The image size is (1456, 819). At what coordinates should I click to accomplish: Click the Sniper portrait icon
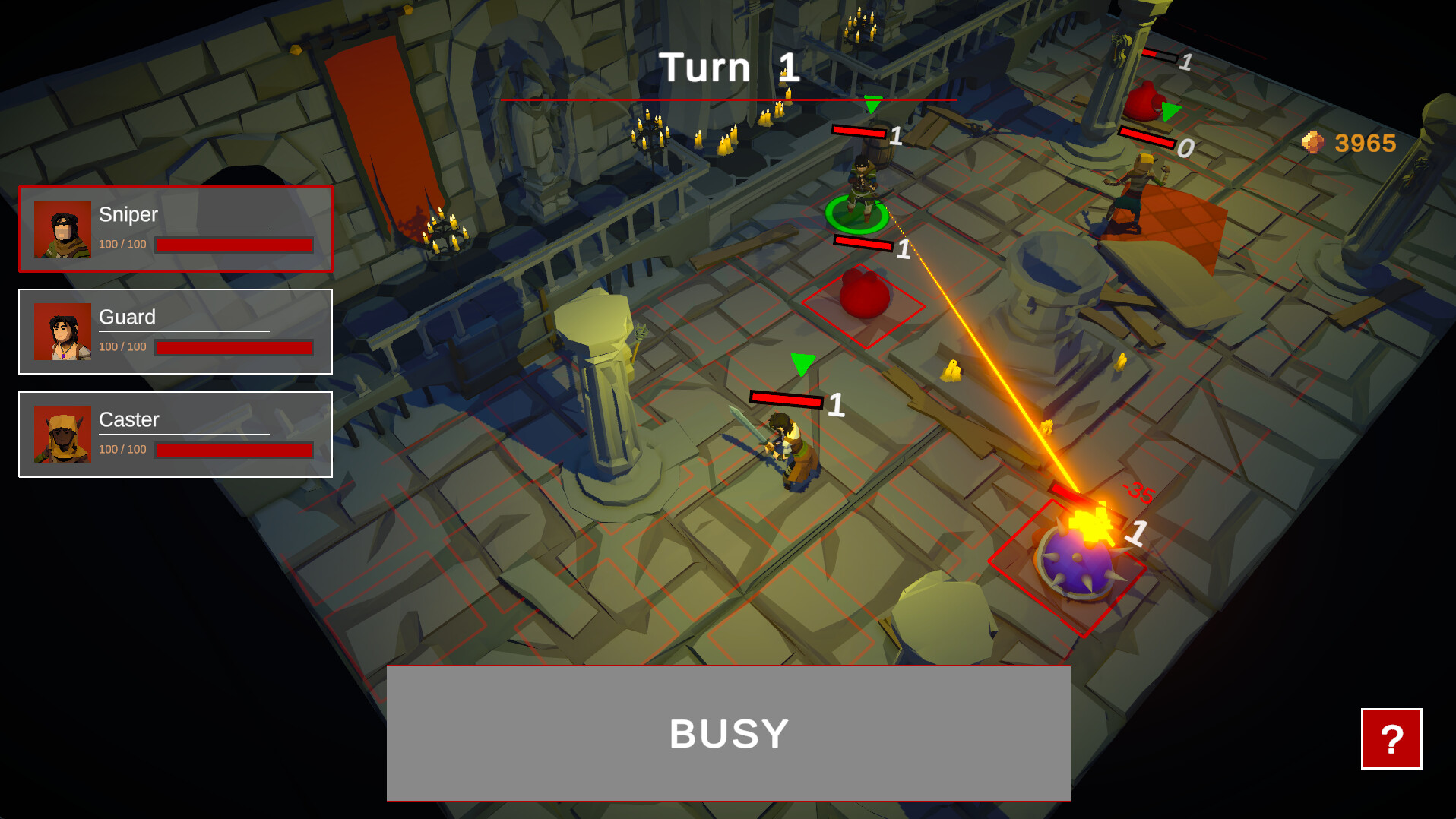tap(64, 229)
